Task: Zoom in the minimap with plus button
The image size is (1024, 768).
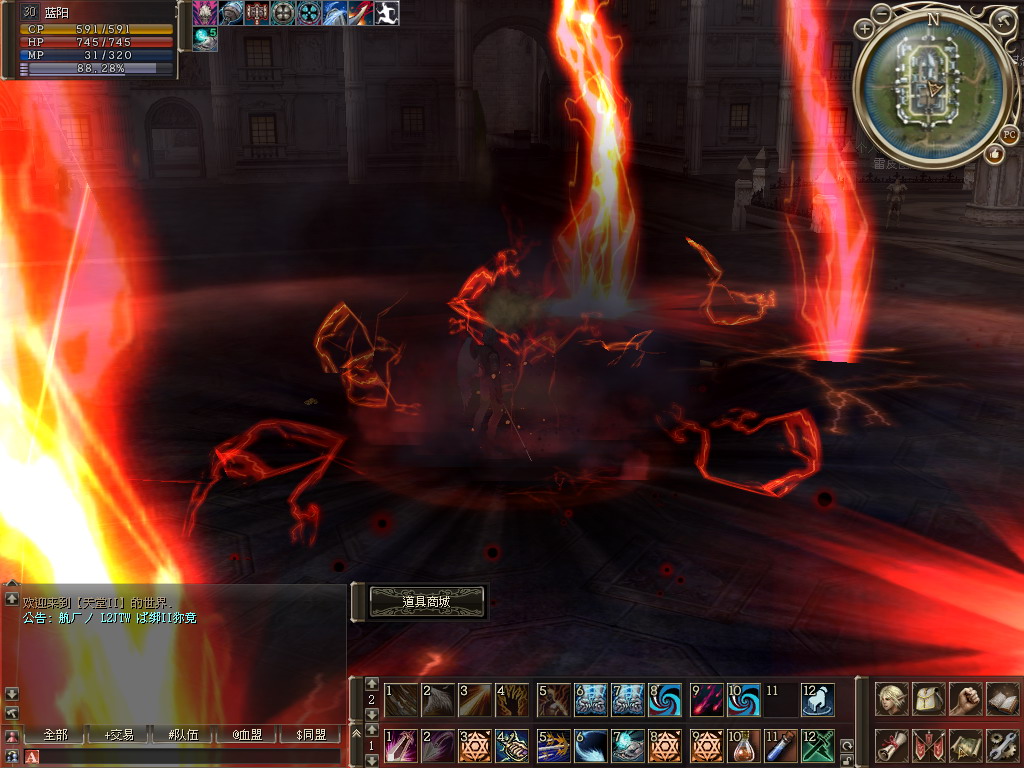Action: (866, 30)
